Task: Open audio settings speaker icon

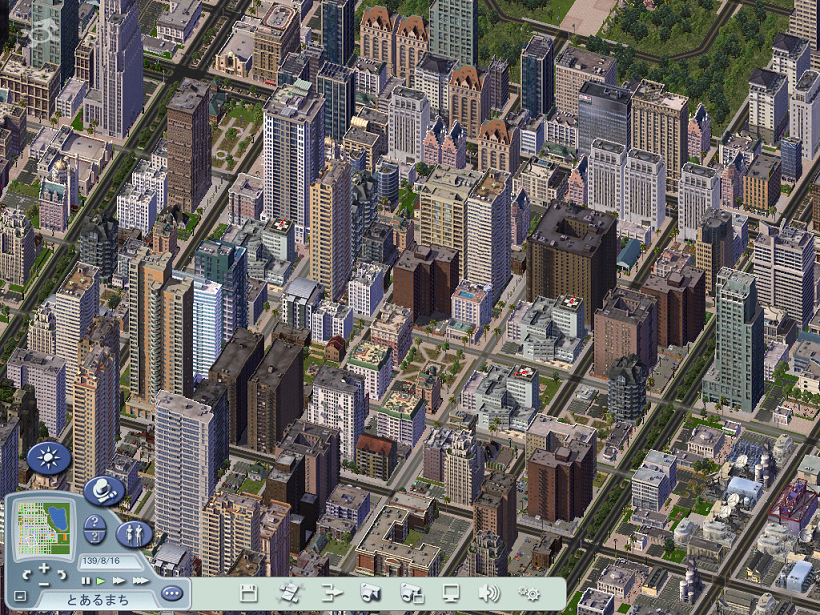Action: point(489,592)
